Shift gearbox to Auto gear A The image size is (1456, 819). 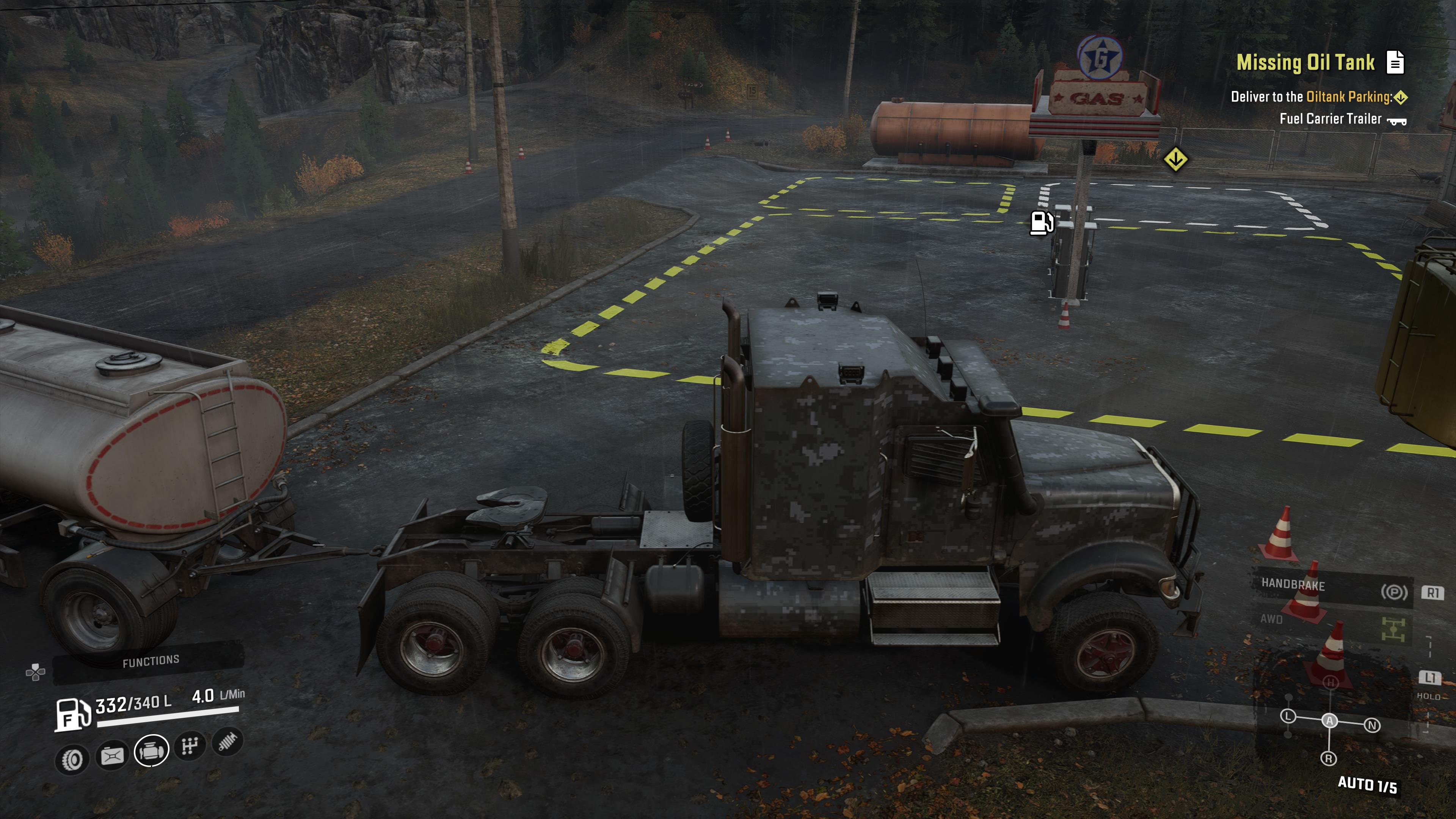click(x=1329, y=721)
